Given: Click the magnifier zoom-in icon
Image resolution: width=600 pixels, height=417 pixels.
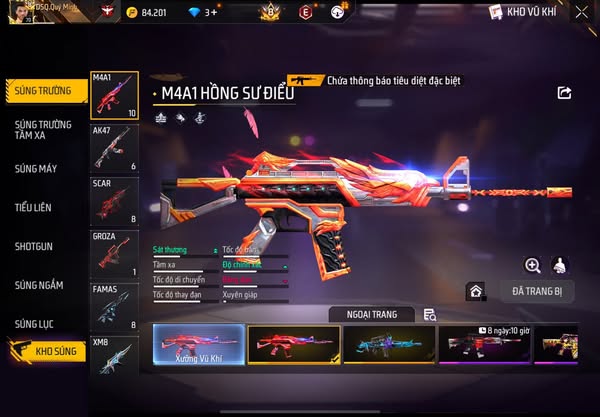Looking at the screenshot, I should [533, 265].
